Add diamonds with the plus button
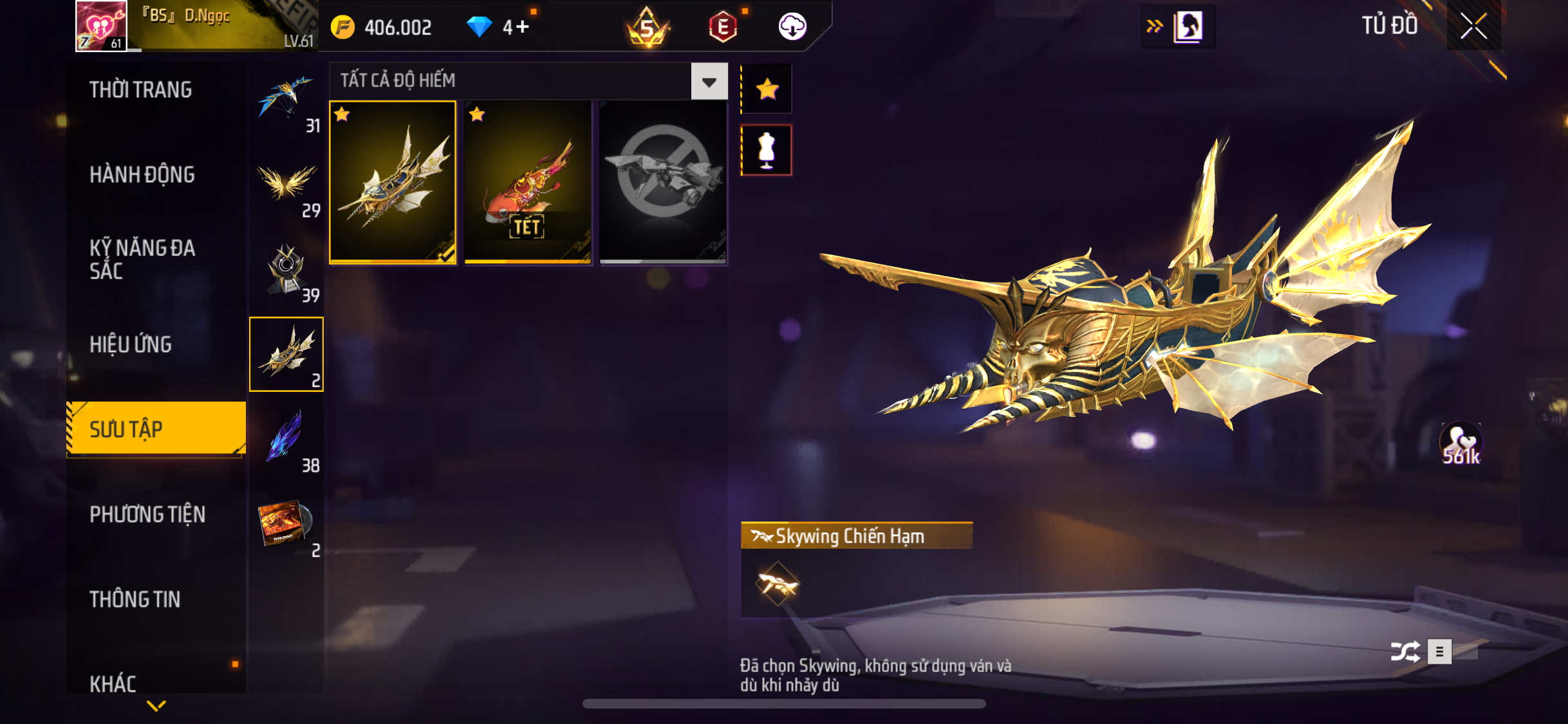The image size is (1568, 724). 523,27
